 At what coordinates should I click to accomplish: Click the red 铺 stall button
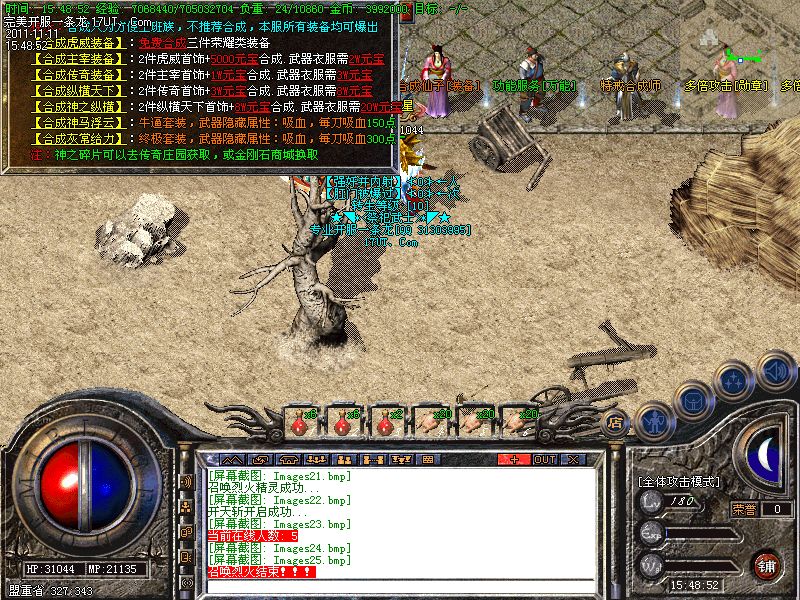(767, 565)
